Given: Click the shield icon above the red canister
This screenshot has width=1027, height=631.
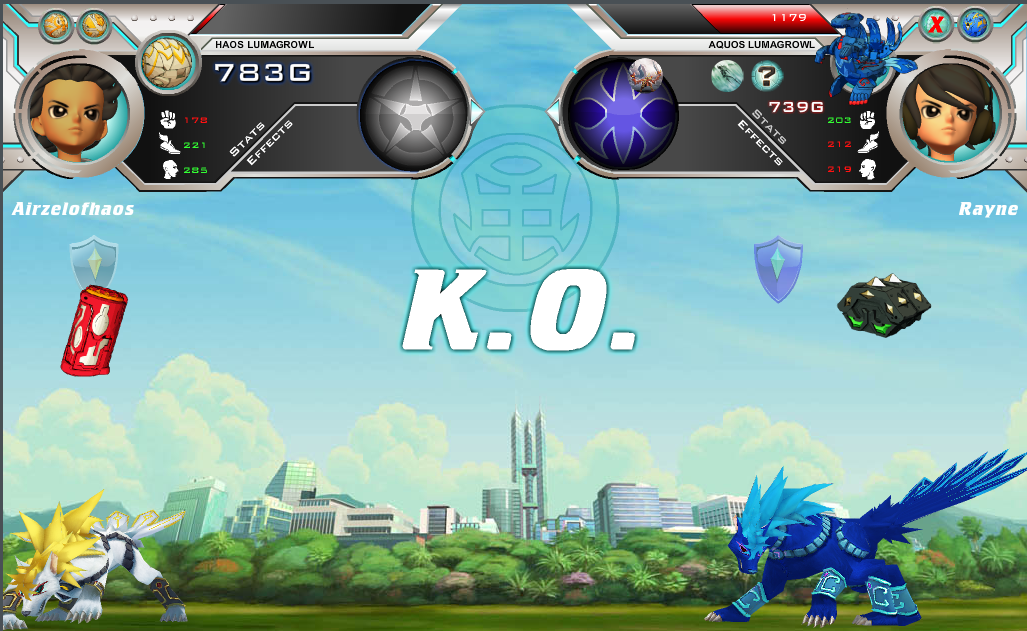Looking at the screenshot, I should 94,262.
